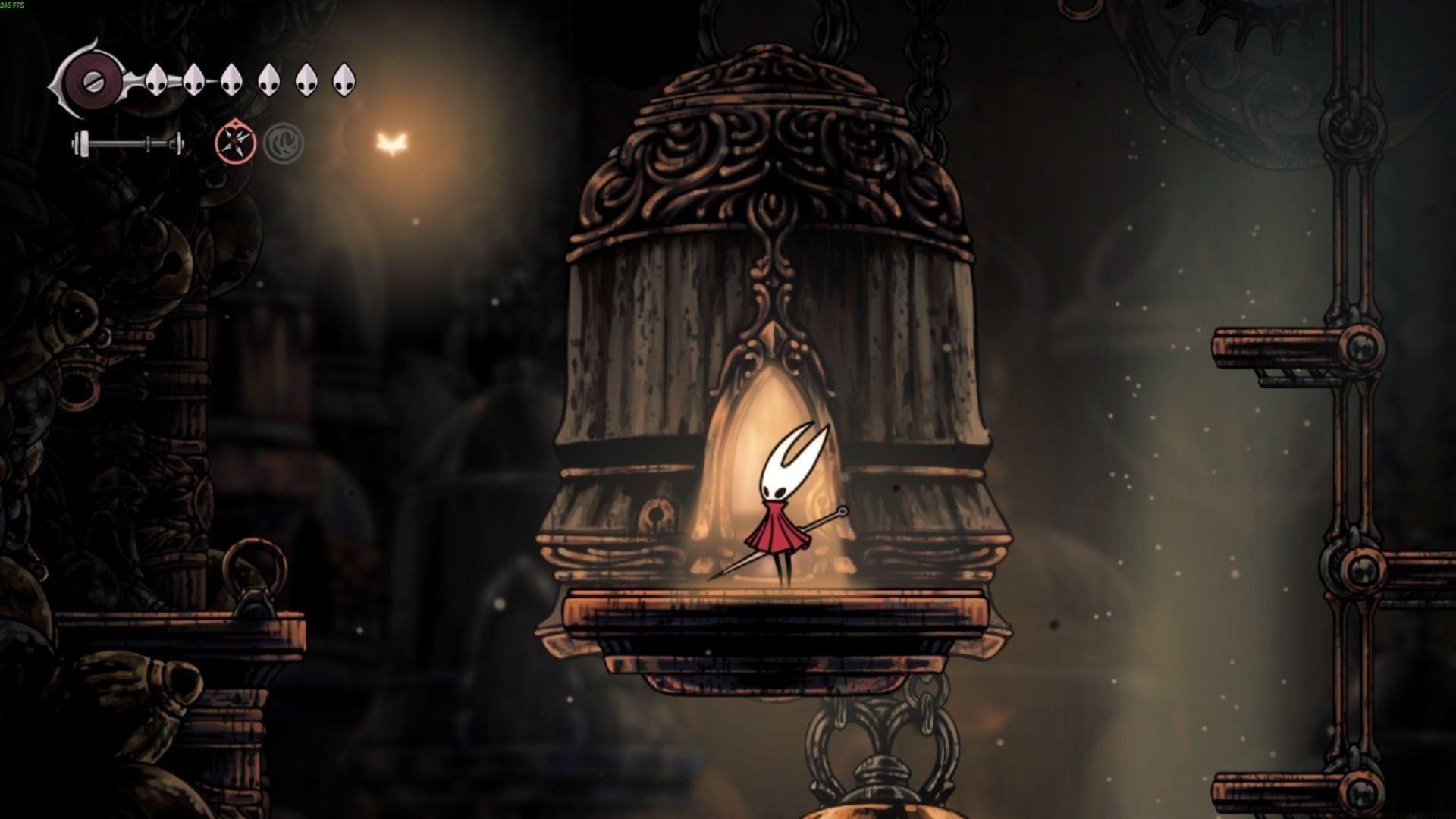Select the first health mask icon
1456x819 pixels.
(x=155, y=80)
